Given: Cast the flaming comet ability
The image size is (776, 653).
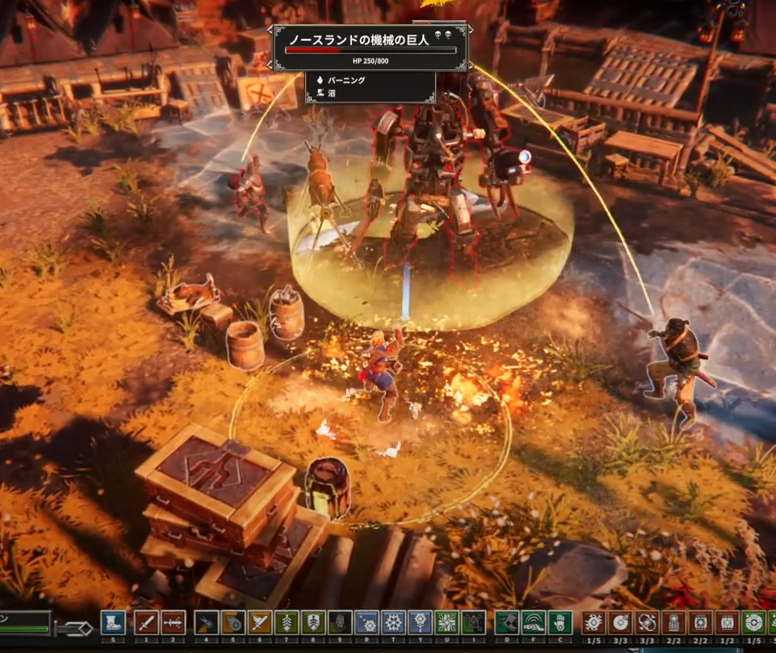Looking at the screenshot, I should point(233,622).
